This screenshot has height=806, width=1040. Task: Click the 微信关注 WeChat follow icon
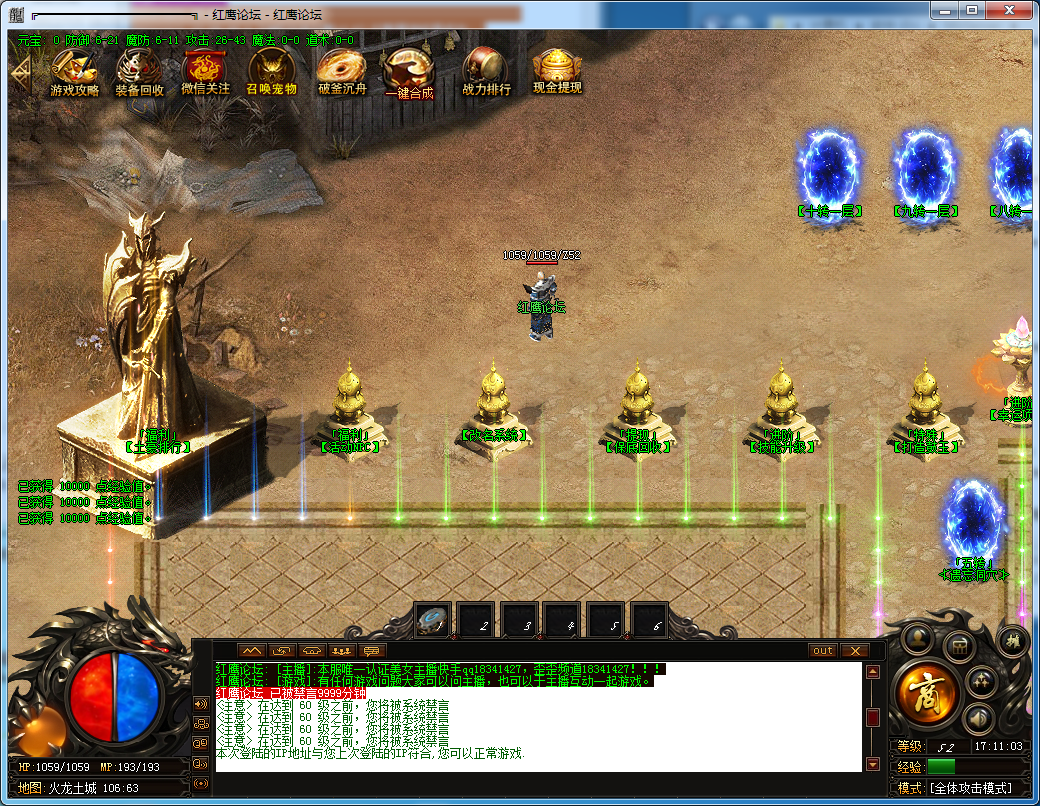(x=205, y=70)
